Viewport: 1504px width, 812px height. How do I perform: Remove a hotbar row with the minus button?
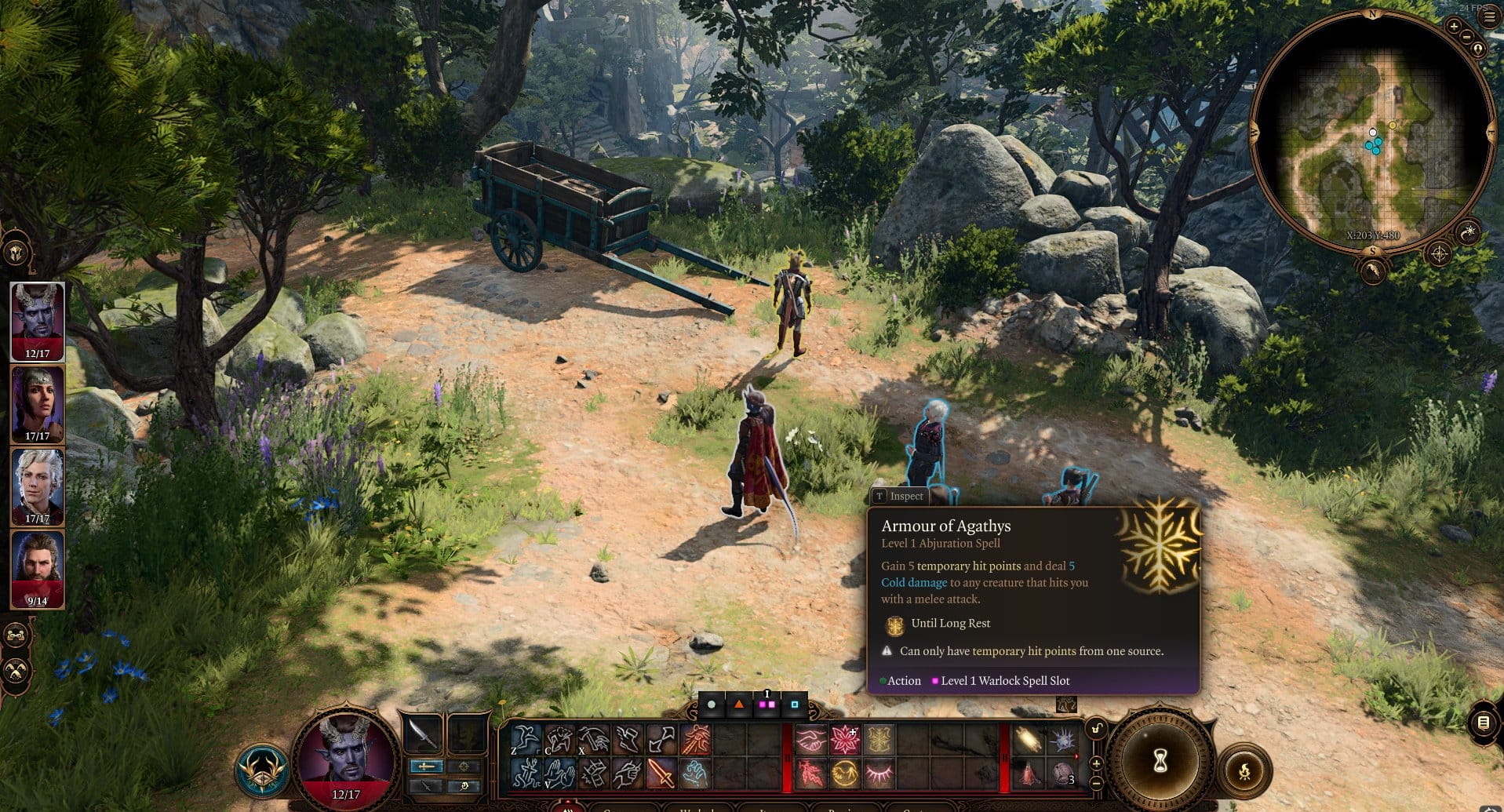pos(1097,784)
